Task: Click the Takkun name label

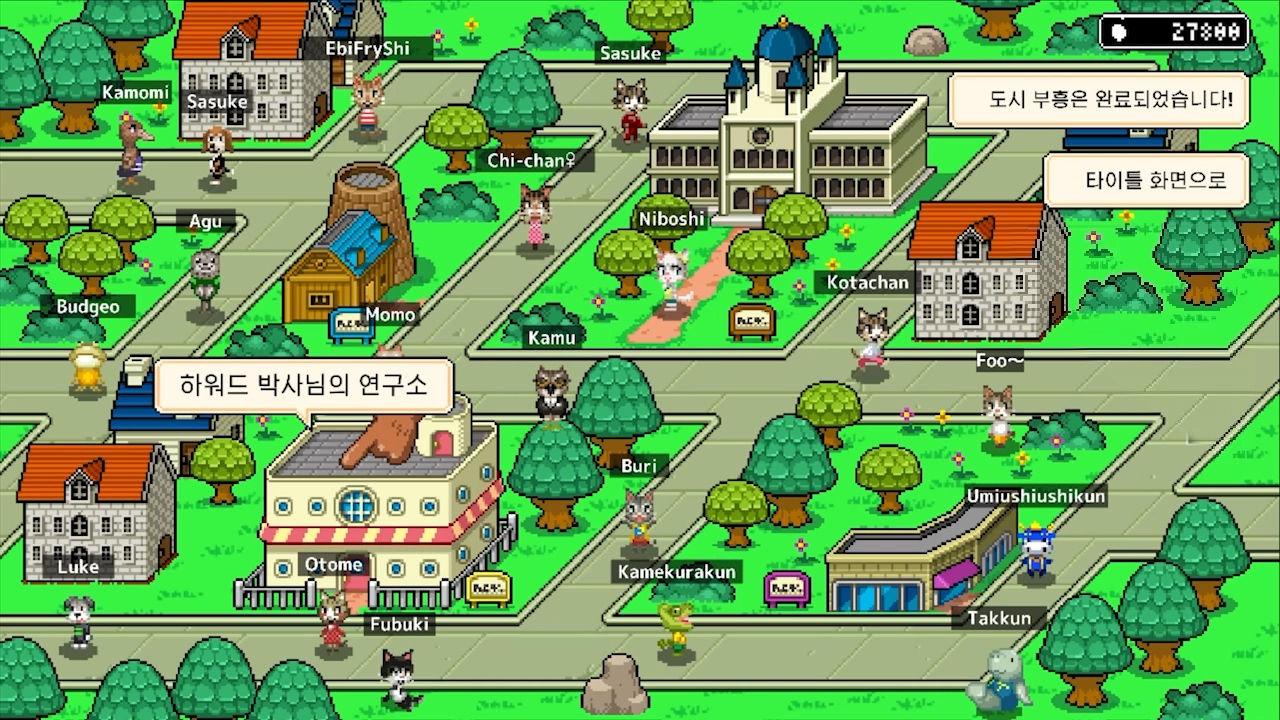Action: pyautogui.click(x=999, y=618)
